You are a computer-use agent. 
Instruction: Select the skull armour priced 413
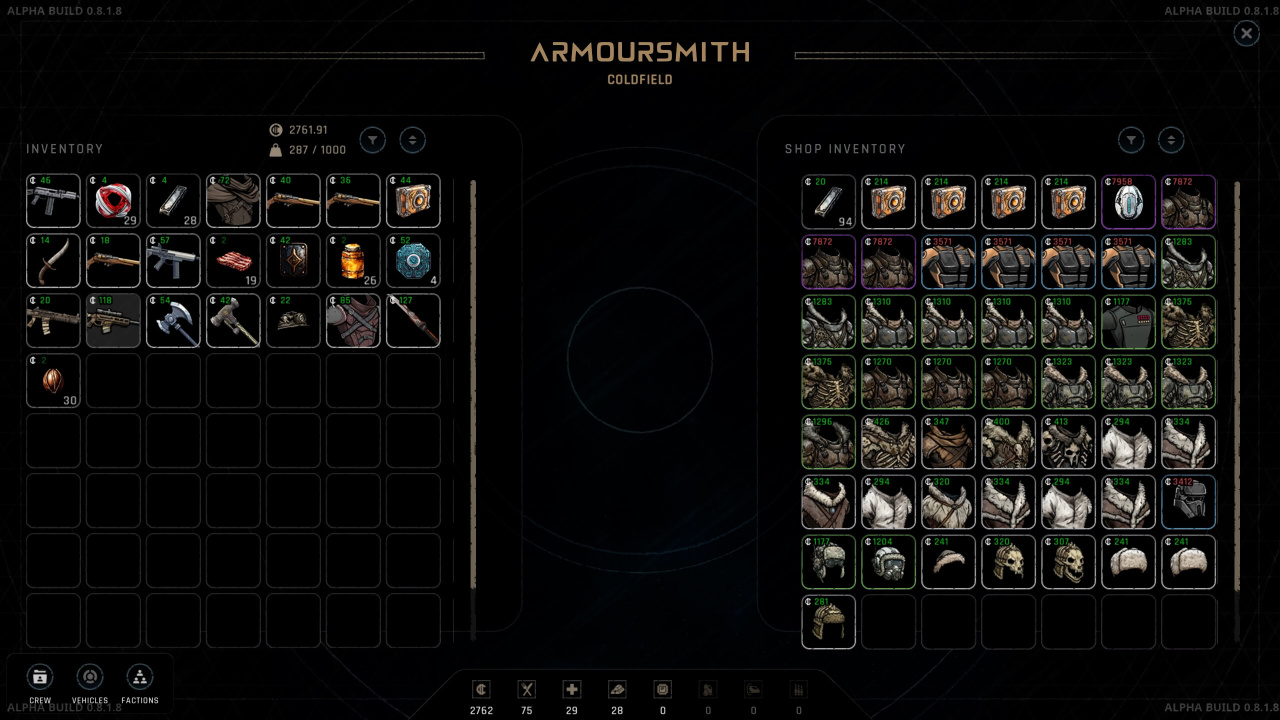[x=1068, y=442]
